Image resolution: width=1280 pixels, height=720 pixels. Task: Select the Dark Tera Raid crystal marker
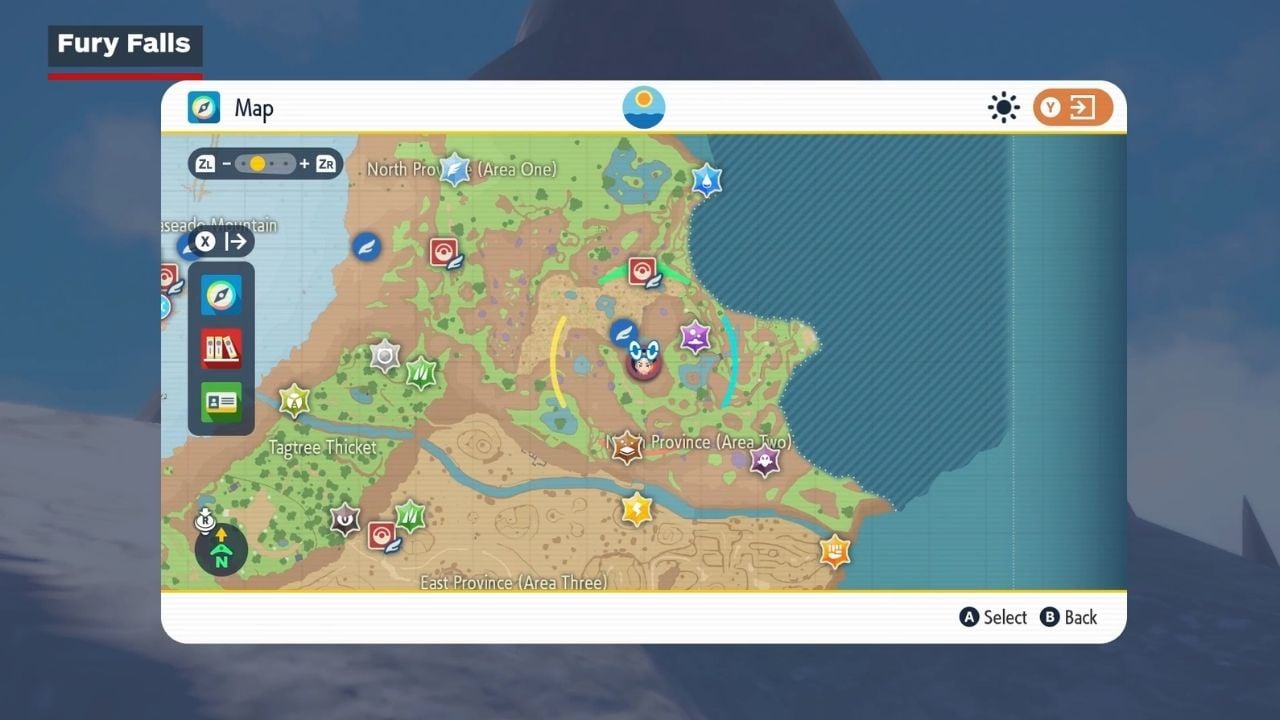coord(345,519)
